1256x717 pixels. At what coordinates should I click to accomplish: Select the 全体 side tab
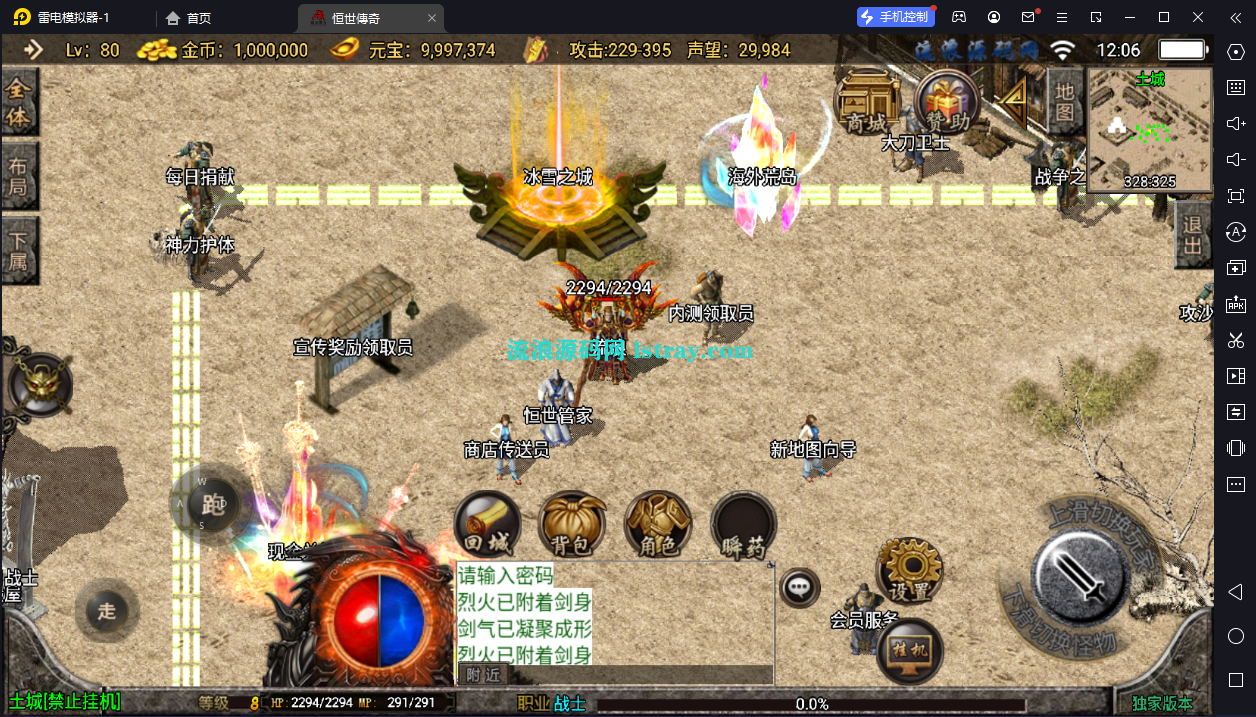[19, 103]
